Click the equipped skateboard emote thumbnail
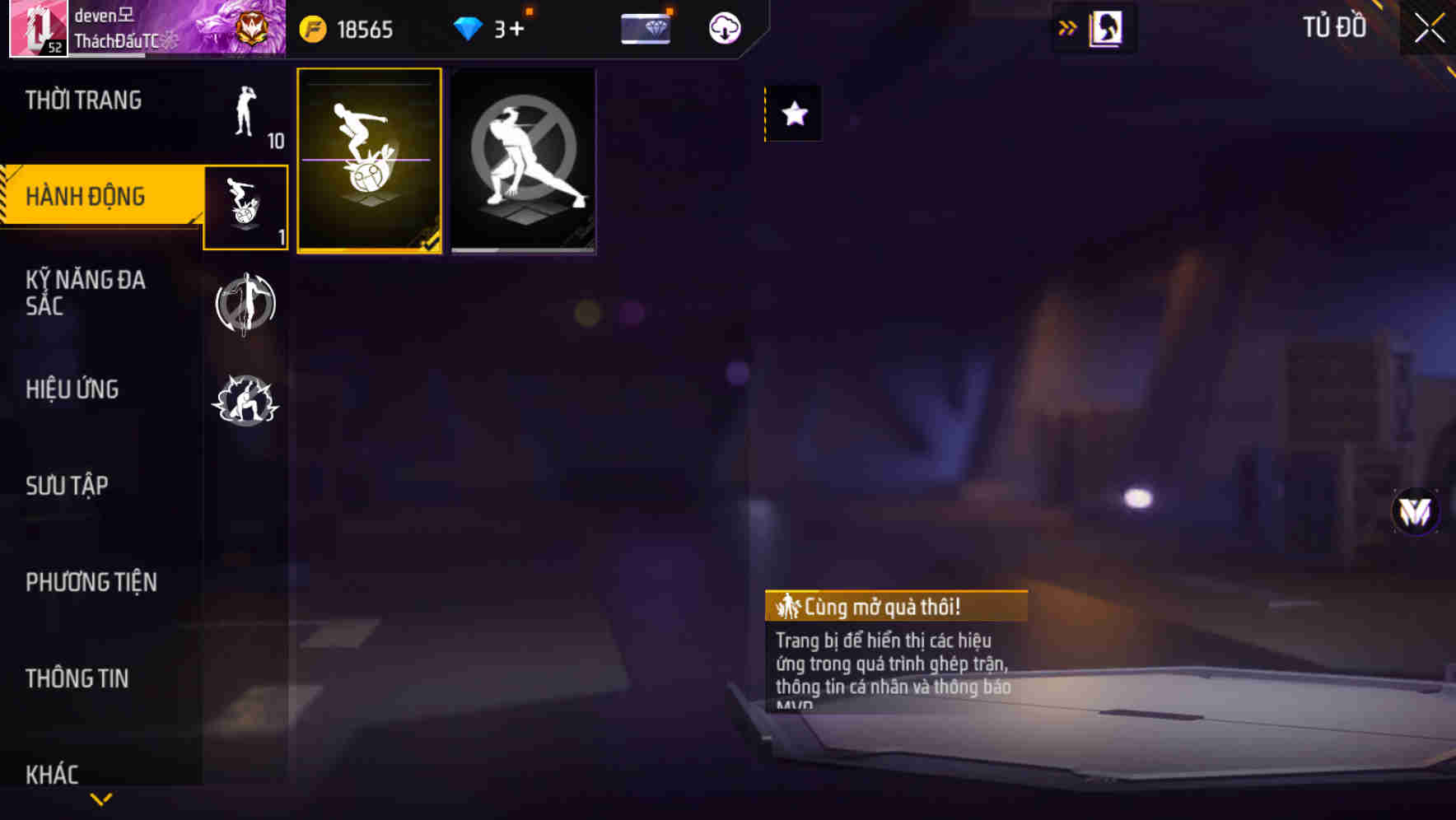The height and width of the screenshot is (820, 1456). click(370, 161)
